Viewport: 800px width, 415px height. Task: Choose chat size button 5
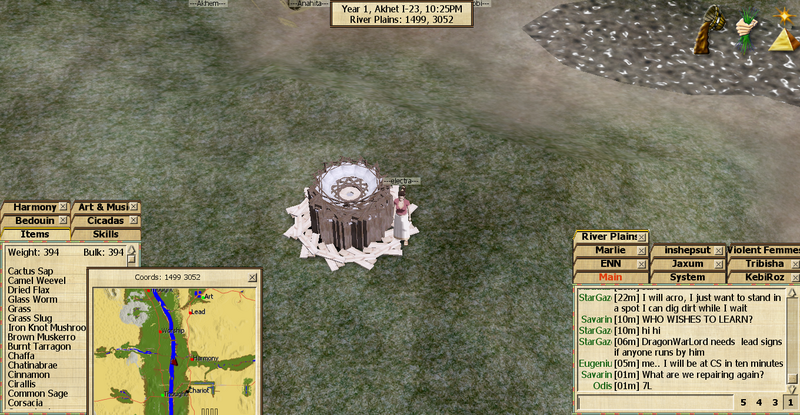point(743,401)
